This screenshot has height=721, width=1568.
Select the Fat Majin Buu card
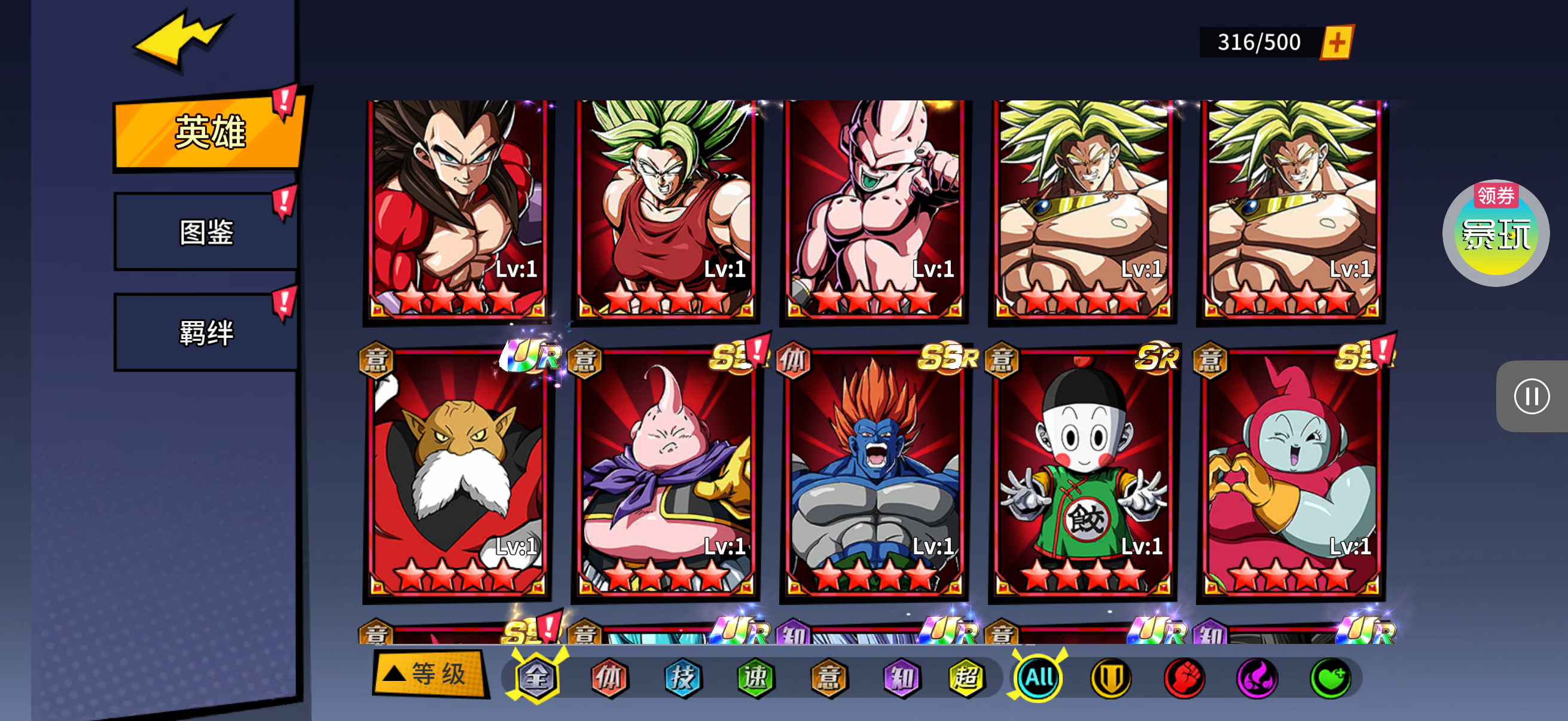click(x=666, y=475)
